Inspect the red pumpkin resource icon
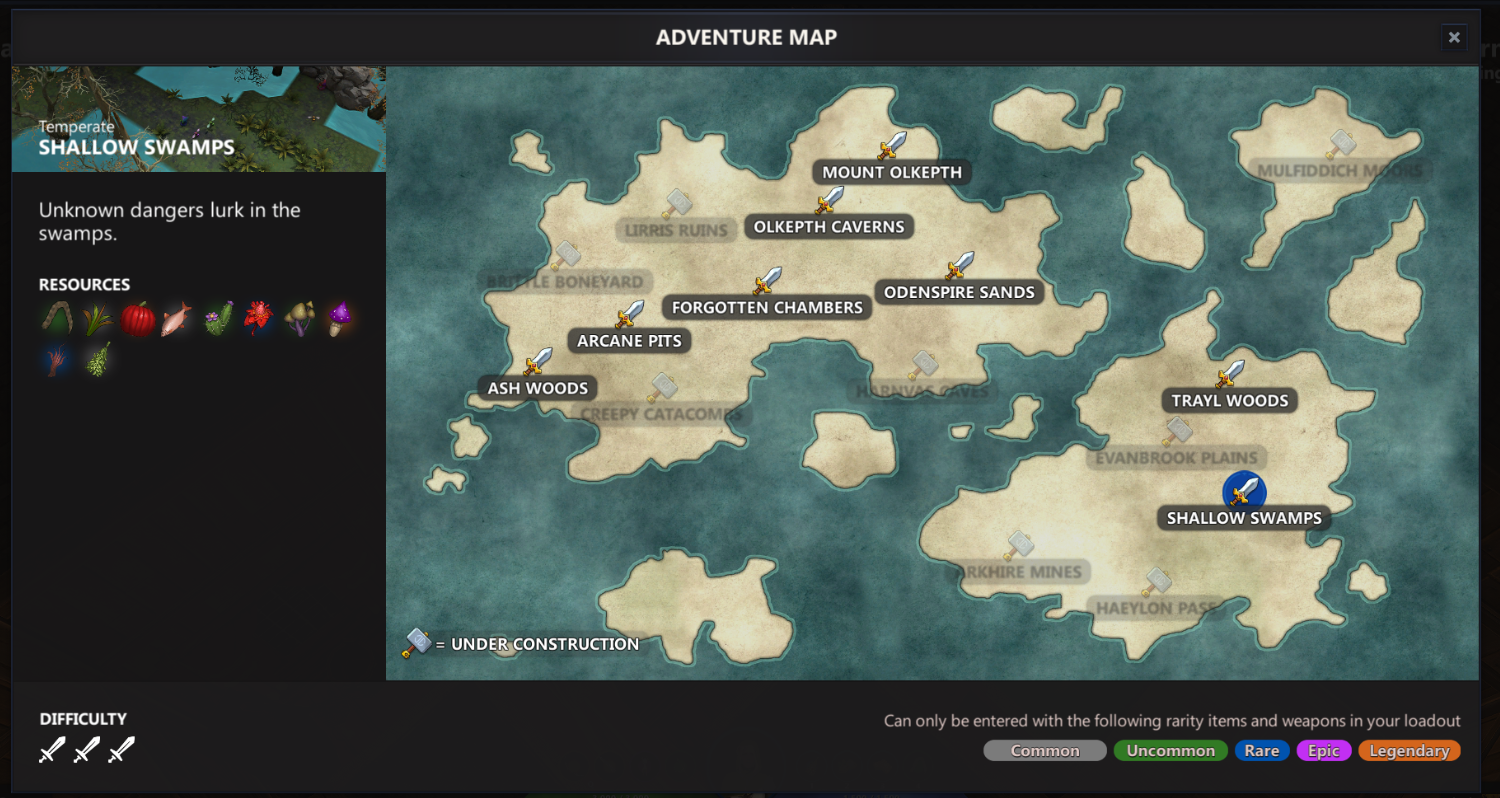Image resolution: width=1500 pixels, height=798 pixels. 138,319
